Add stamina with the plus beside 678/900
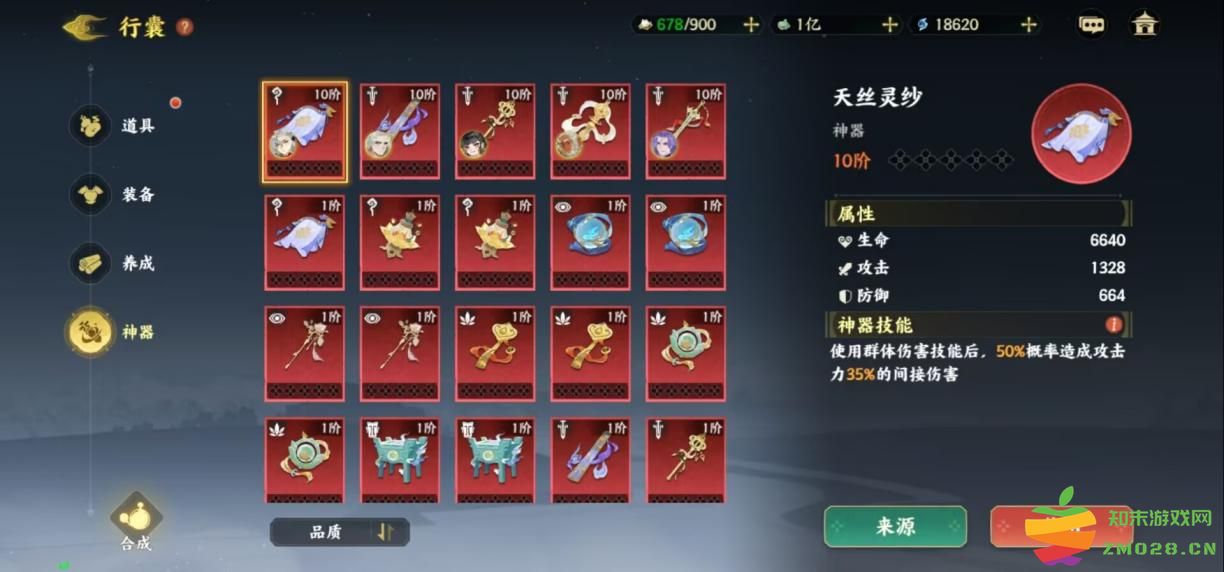The height and width of the screenshot is (572, 1224). pos(751,25)
